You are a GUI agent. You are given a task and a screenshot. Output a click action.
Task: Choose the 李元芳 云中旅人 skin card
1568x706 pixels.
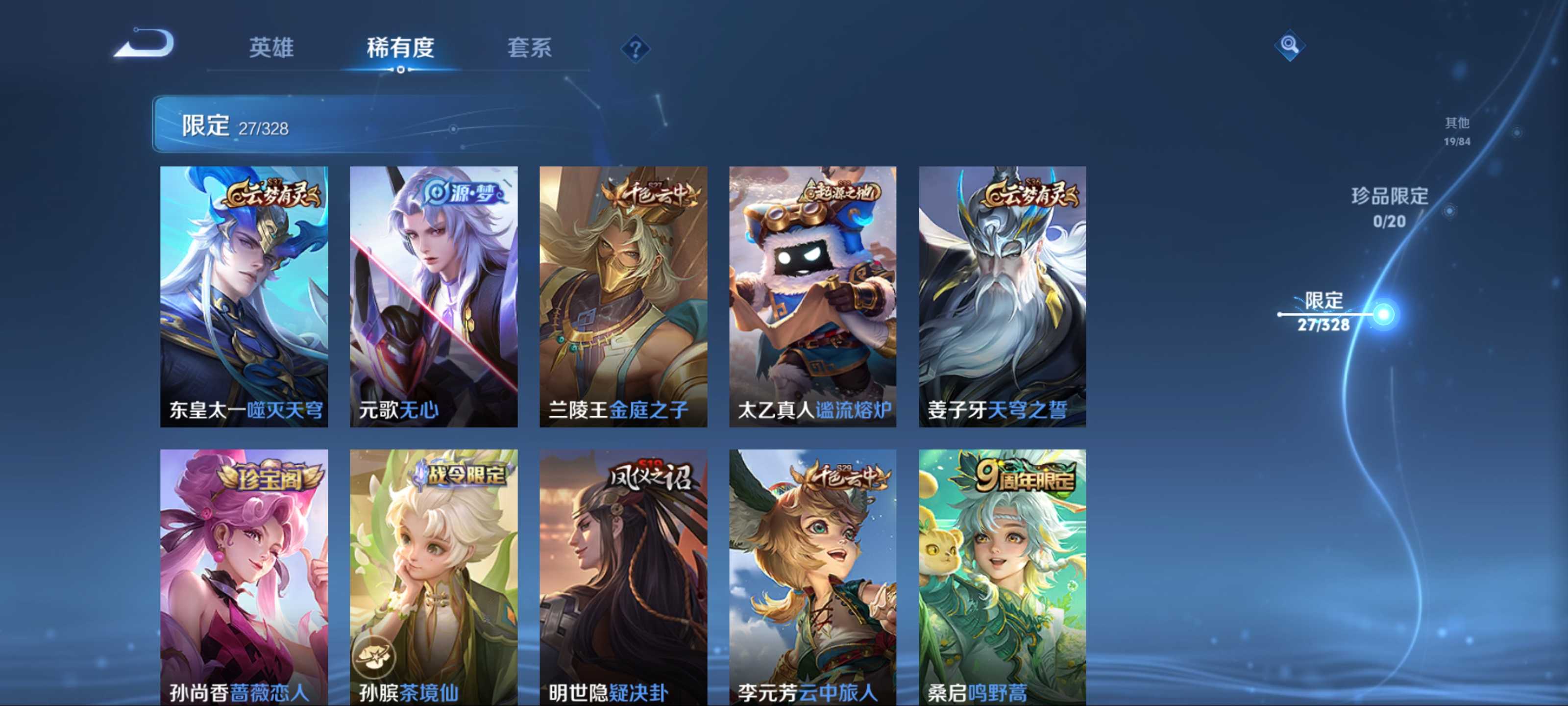812,576
